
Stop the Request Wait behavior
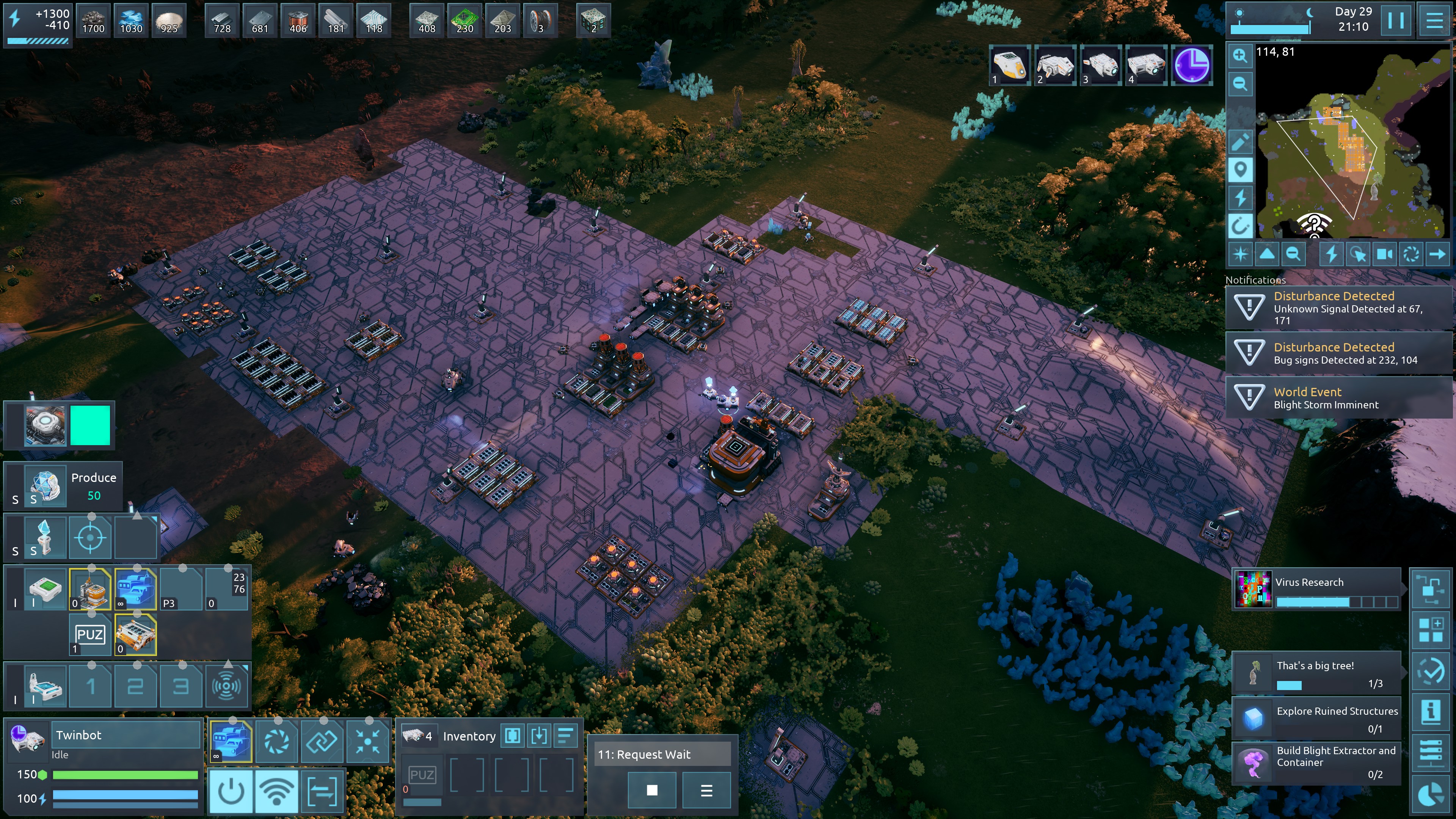[652, 790]
